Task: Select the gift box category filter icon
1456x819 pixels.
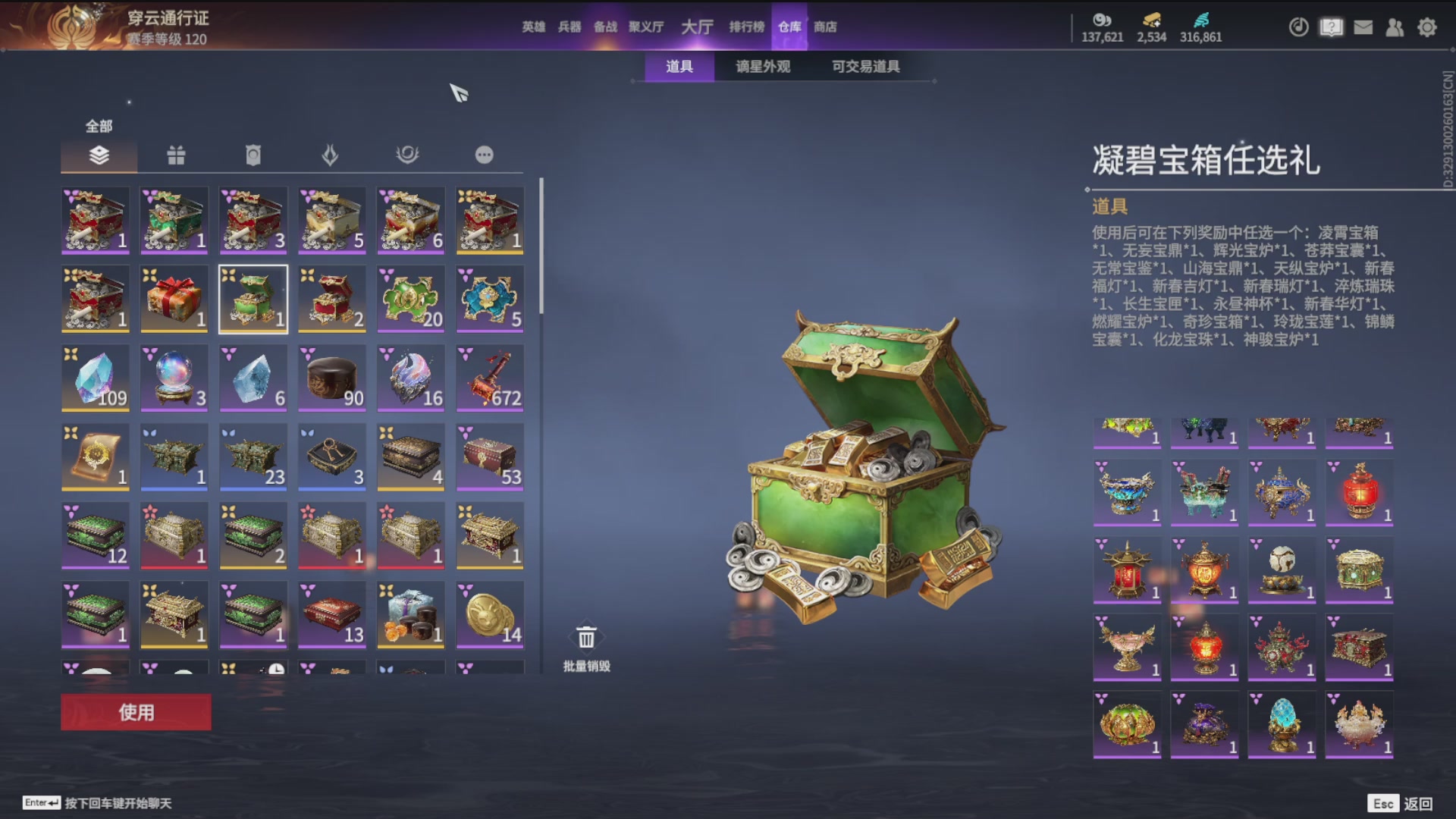Action: coord(175,155)
